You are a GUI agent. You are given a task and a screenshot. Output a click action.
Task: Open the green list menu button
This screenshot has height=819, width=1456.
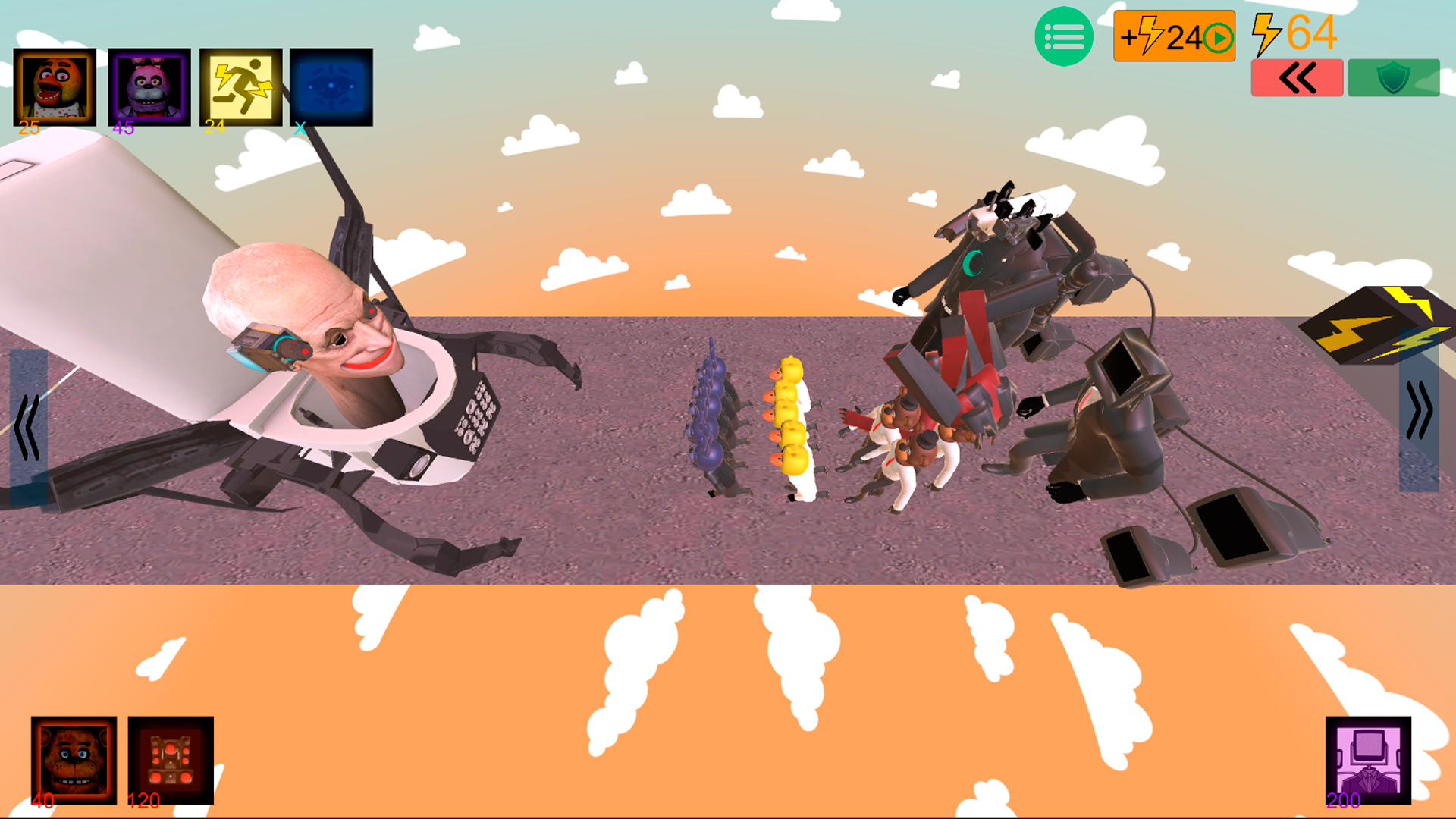coord(1063,35)
